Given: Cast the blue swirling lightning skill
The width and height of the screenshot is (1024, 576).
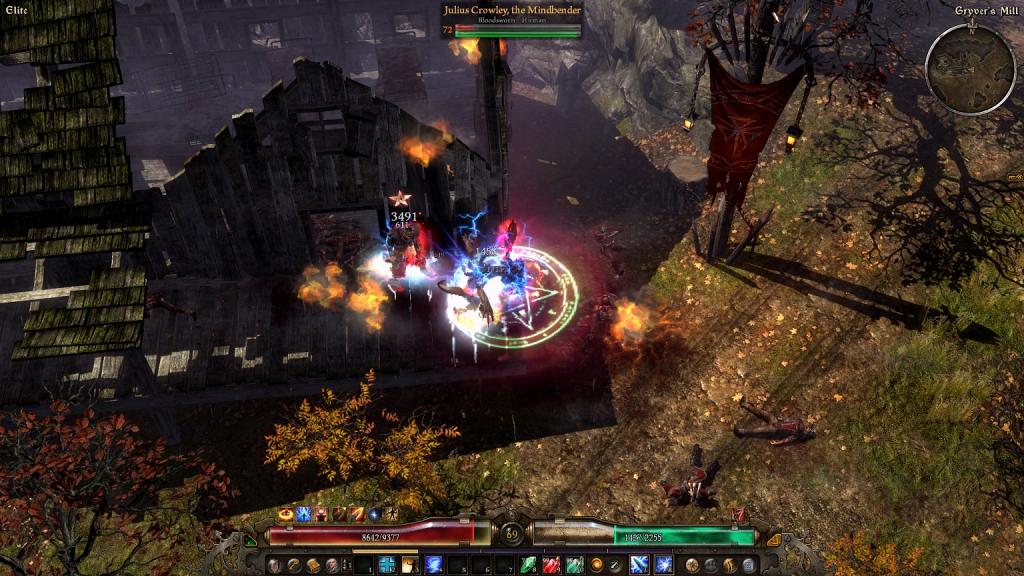Looking at the screenshot, I should tap(433, 565).
